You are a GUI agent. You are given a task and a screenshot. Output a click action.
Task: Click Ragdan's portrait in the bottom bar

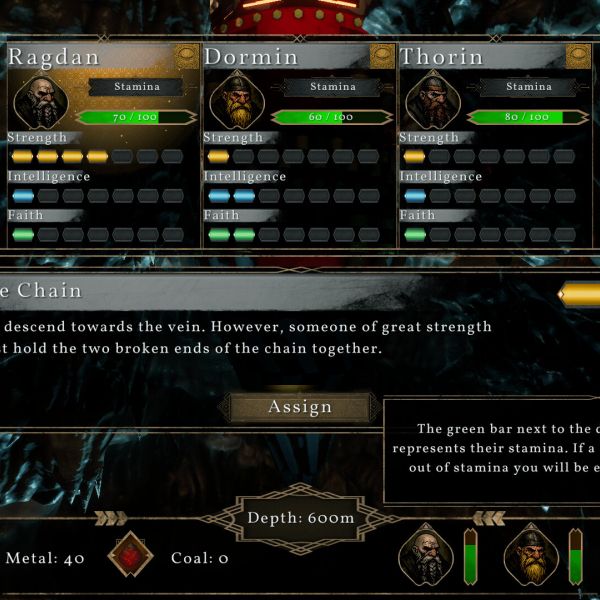click(x=427, y=557)
